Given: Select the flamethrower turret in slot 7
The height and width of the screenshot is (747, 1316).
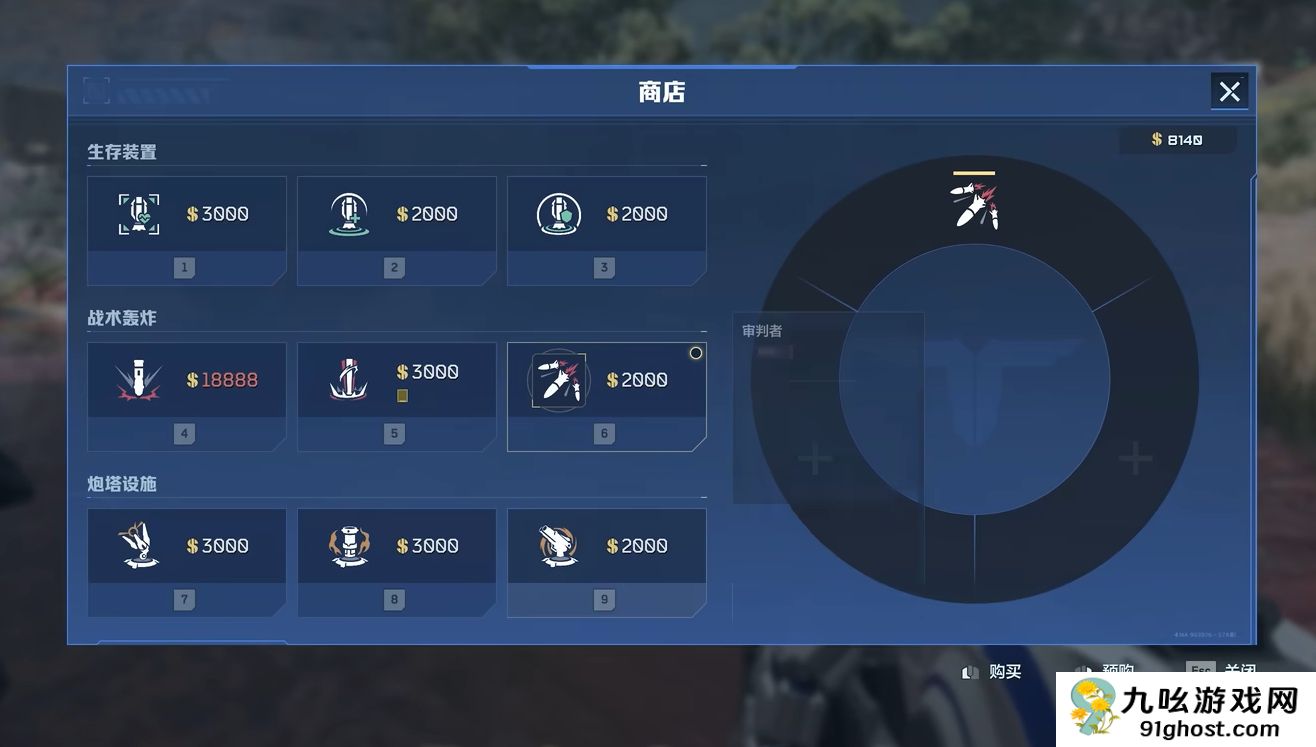Looking at the screenshot, I should [186, 545].
